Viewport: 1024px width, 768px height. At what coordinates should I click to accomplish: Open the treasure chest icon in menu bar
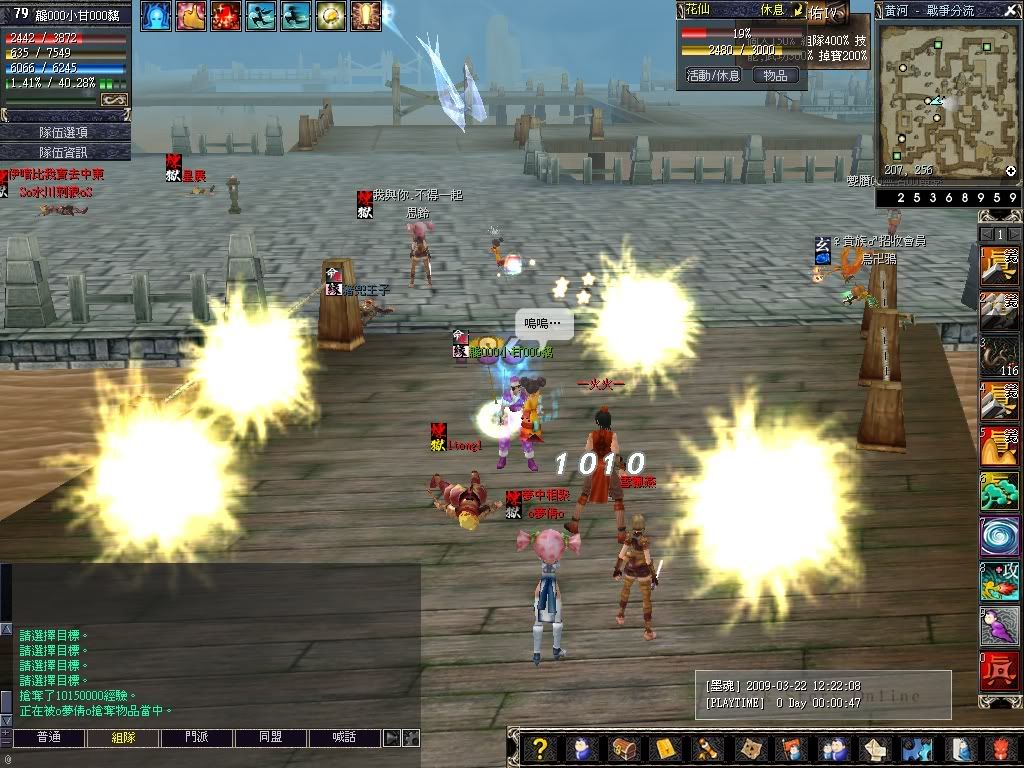point(622,748)
